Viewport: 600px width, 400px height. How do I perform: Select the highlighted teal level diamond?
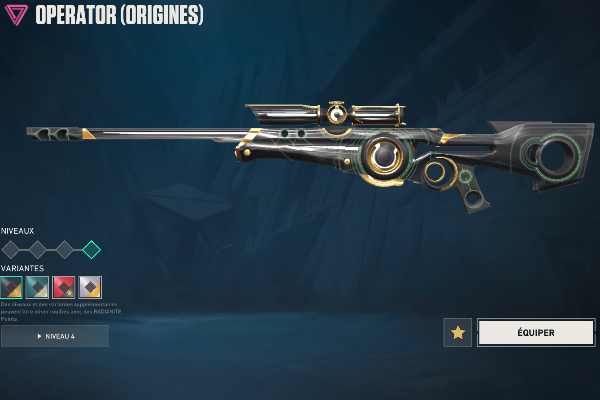point(91,249)
